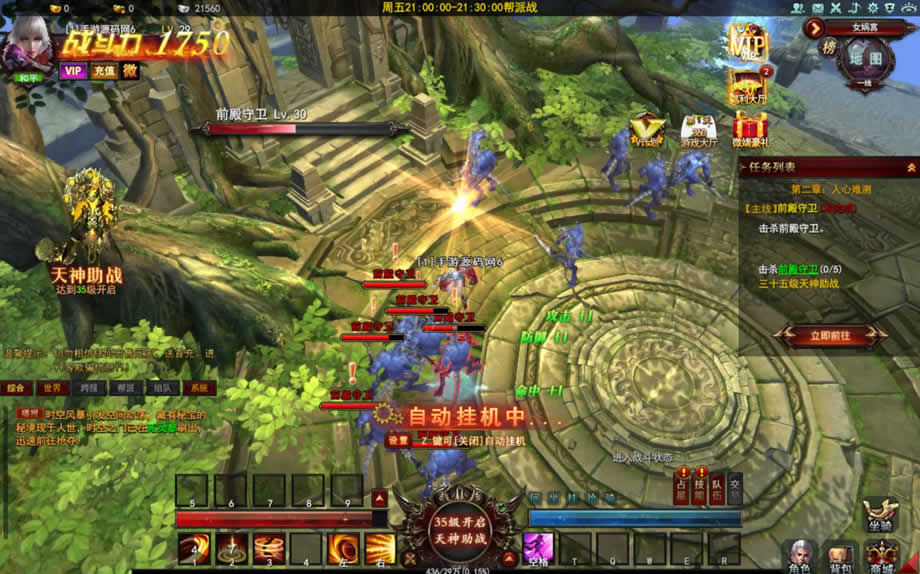Click the 坐骑 mount button
920x574 pixels.
pyautogui.click(x=879, y=515)
